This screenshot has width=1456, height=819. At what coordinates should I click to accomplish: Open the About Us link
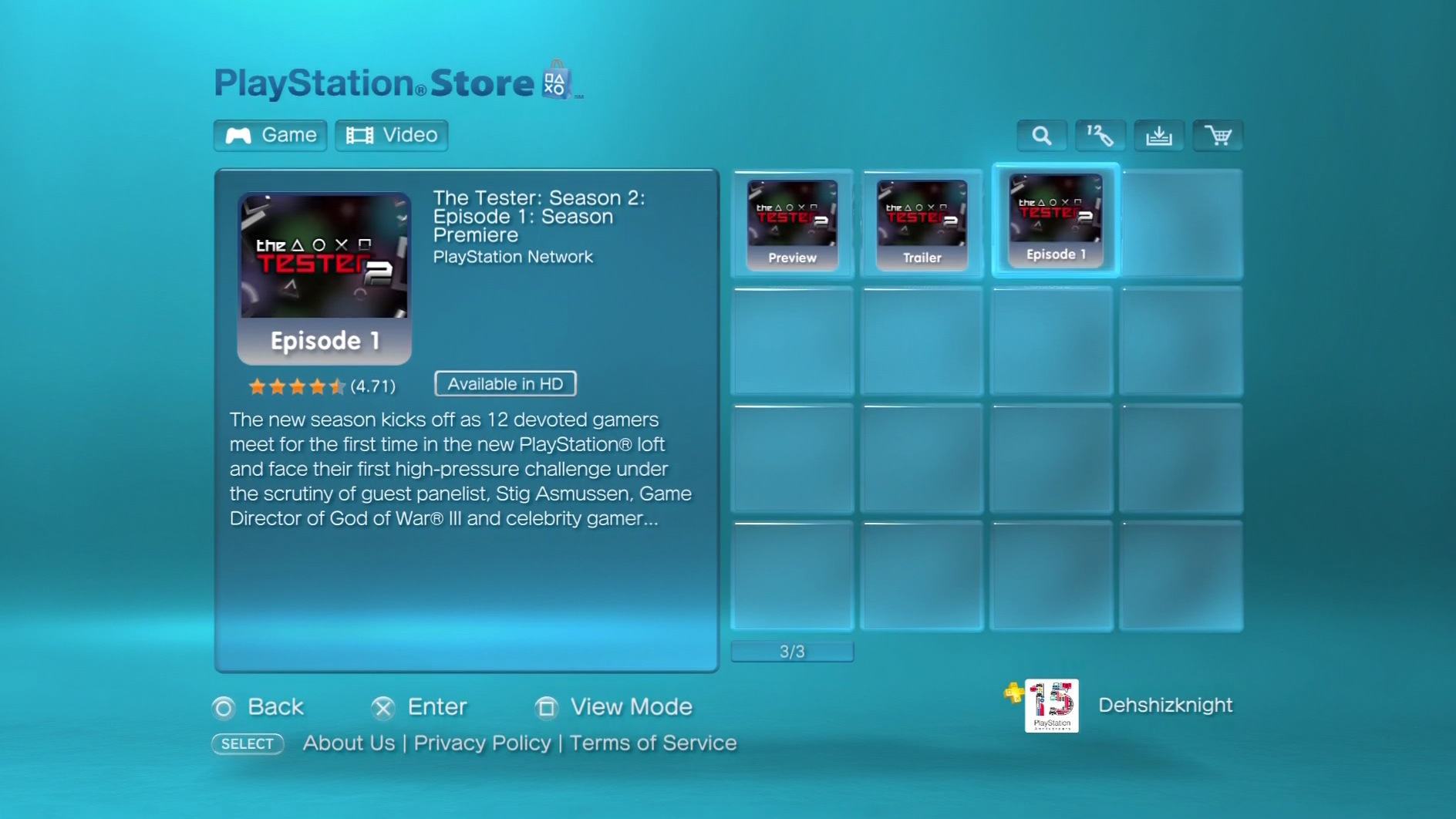tap(349, 743)
